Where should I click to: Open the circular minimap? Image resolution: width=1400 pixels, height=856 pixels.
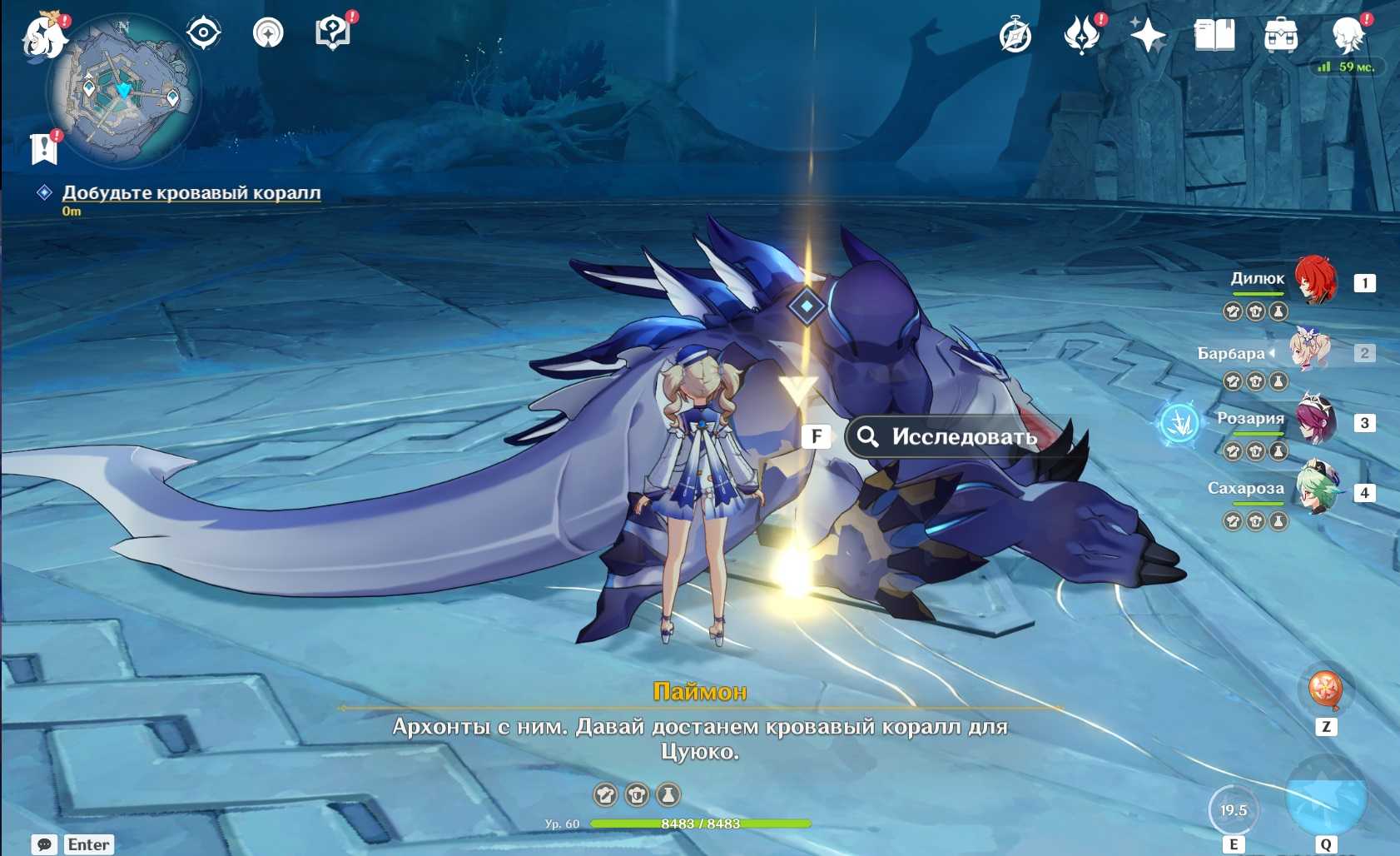click(x=123, y=91)
